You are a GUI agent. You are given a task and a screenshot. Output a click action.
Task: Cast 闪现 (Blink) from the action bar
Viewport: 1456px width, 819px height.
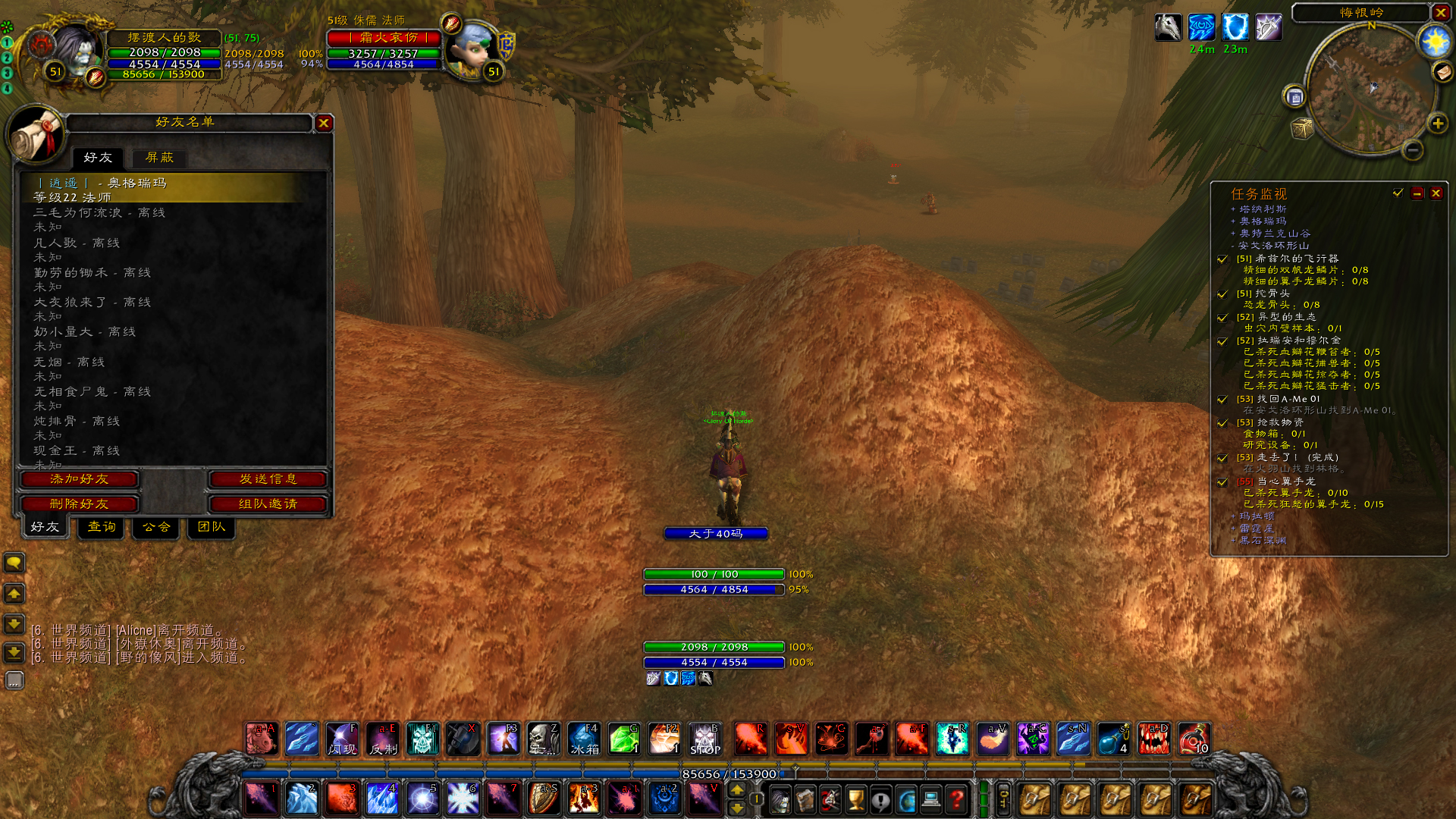point(342,739)
